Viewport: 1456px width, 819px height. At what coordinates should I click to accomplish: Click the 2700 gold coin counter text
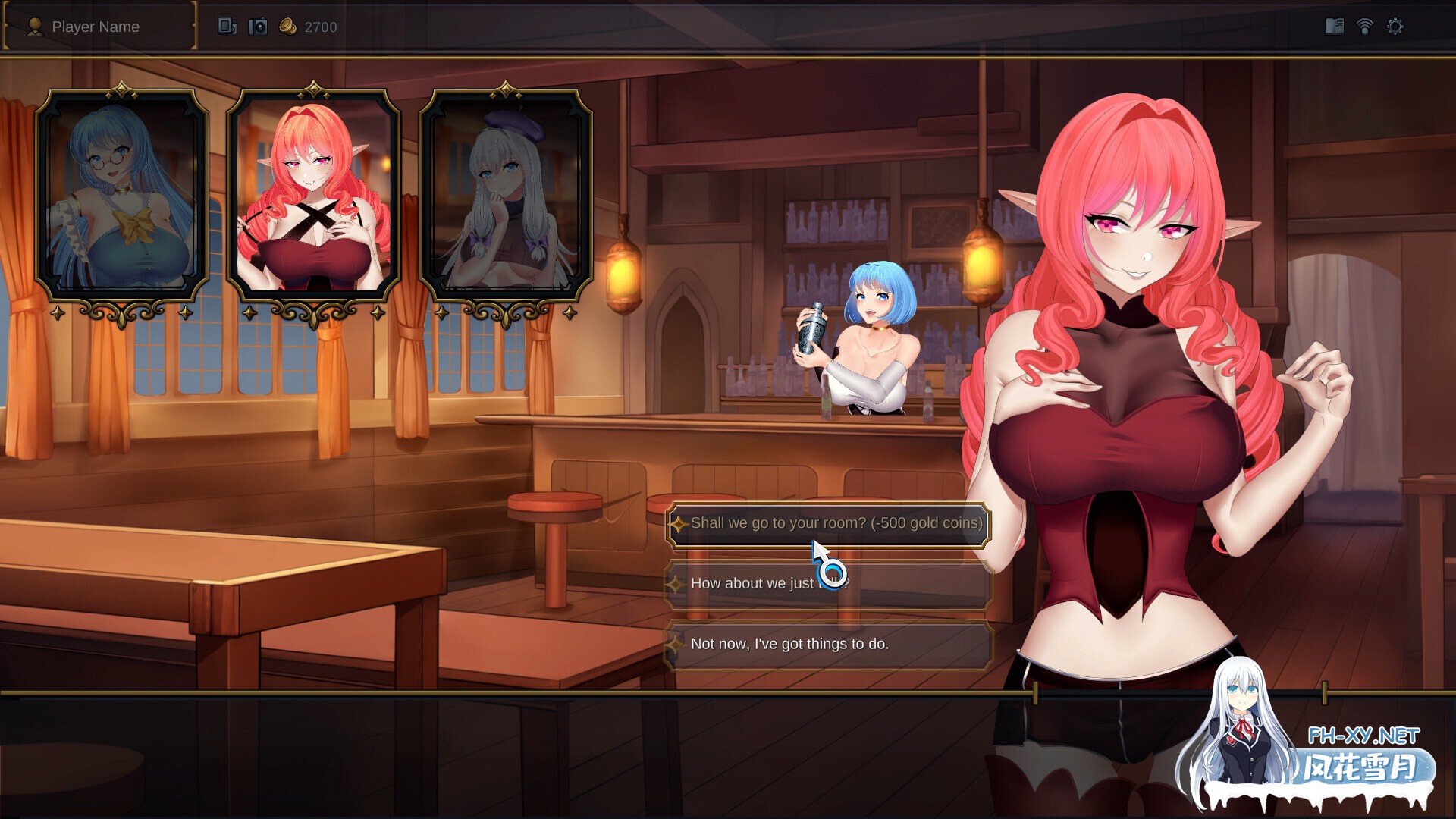point(320,27)
